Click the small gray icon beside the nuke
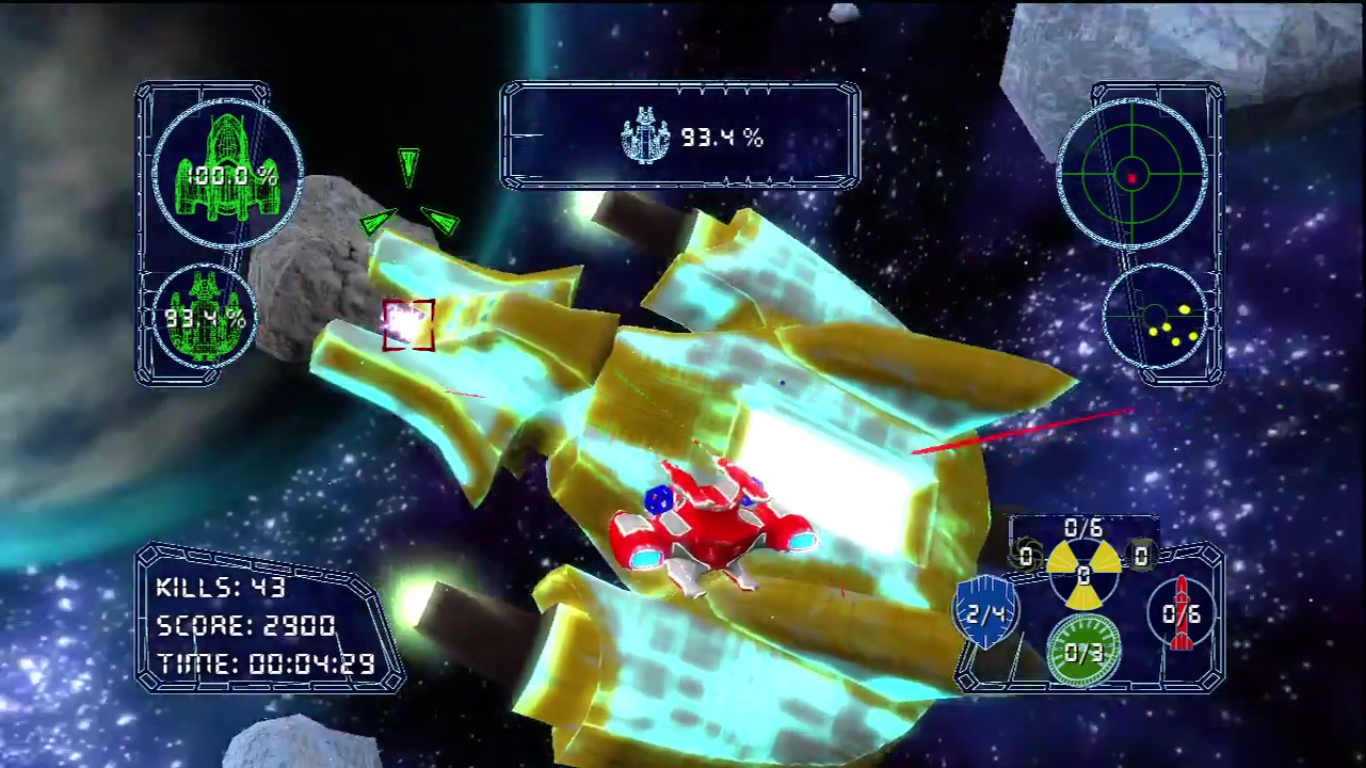Viewport: 1366px width, 768px height. pyautogui.click(x=1142, y=553)
